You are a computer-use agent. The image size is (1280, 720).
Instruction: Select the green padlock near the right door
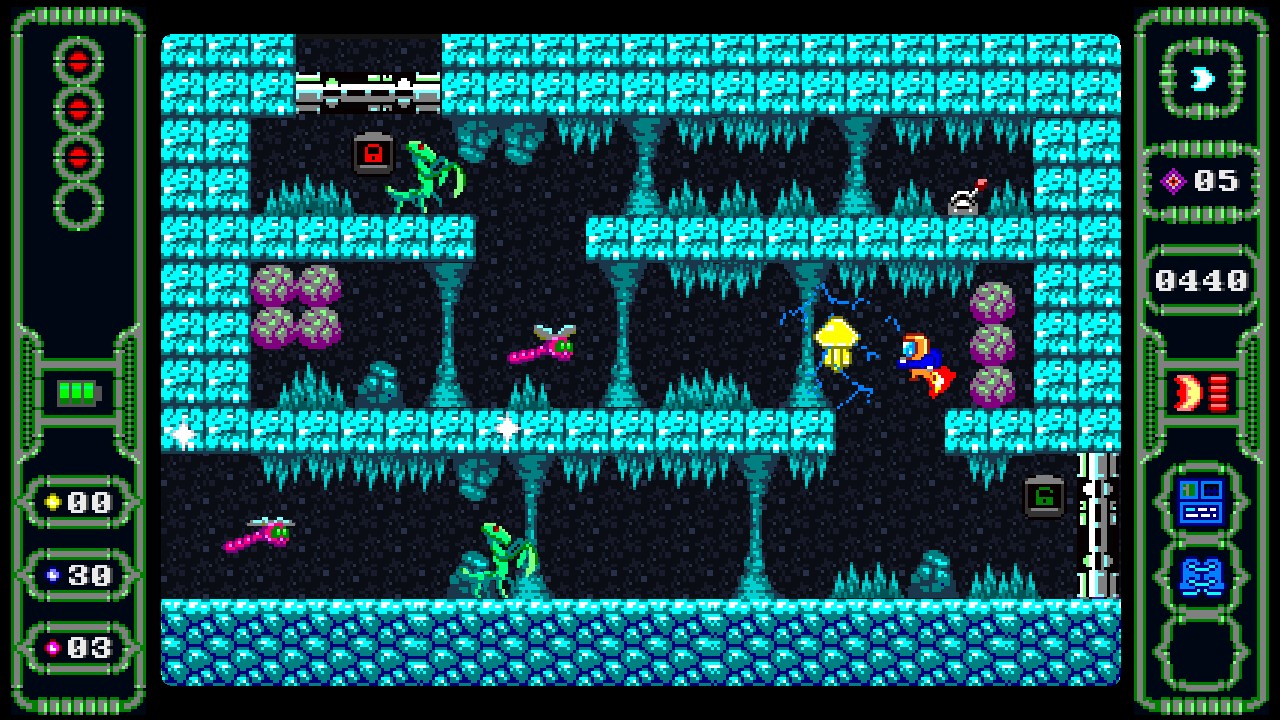[x=1043, y=497]
